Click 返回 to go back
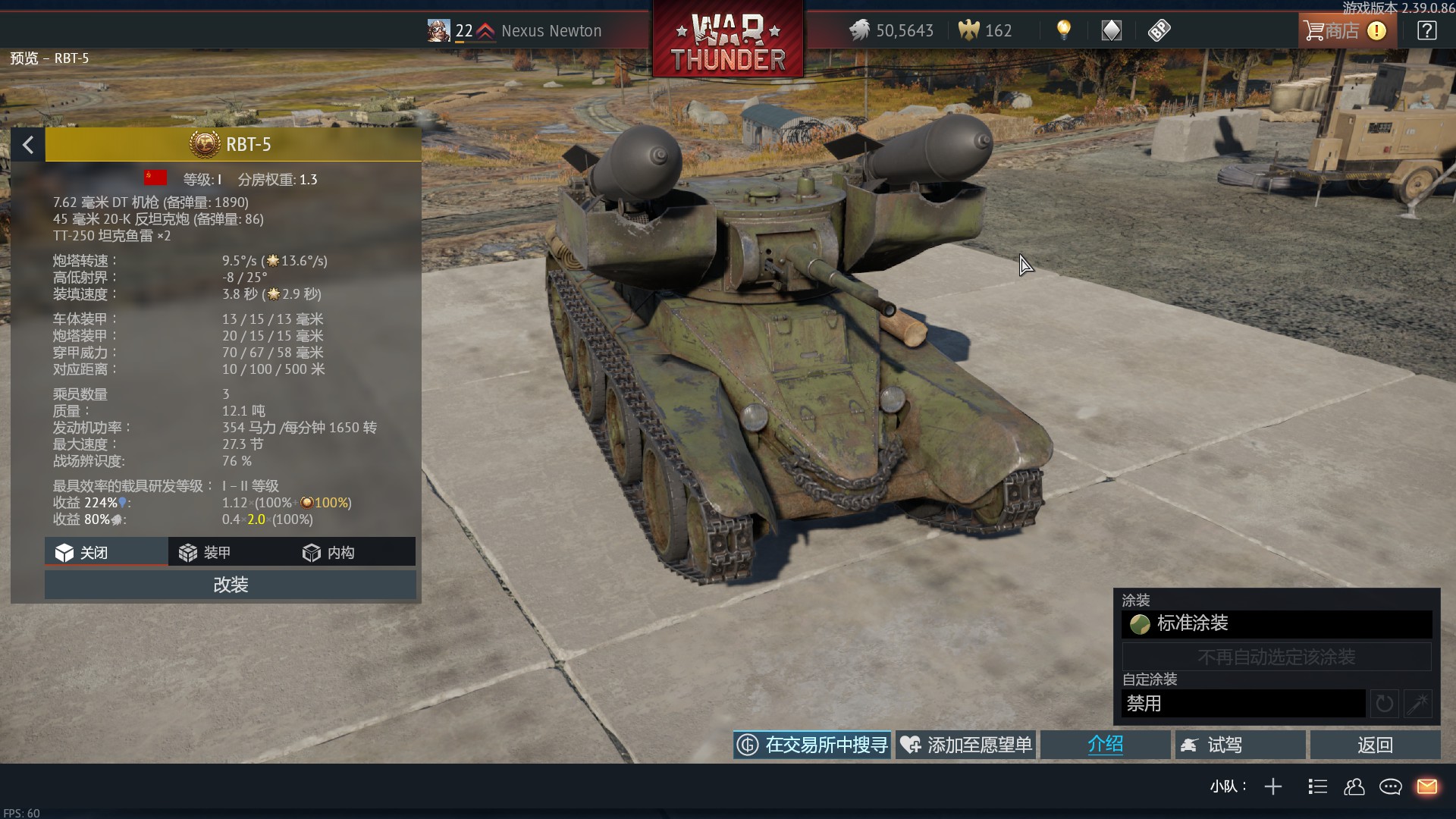The width and height of the screenshot is (1456, 819). click(x=1375, y=745)
